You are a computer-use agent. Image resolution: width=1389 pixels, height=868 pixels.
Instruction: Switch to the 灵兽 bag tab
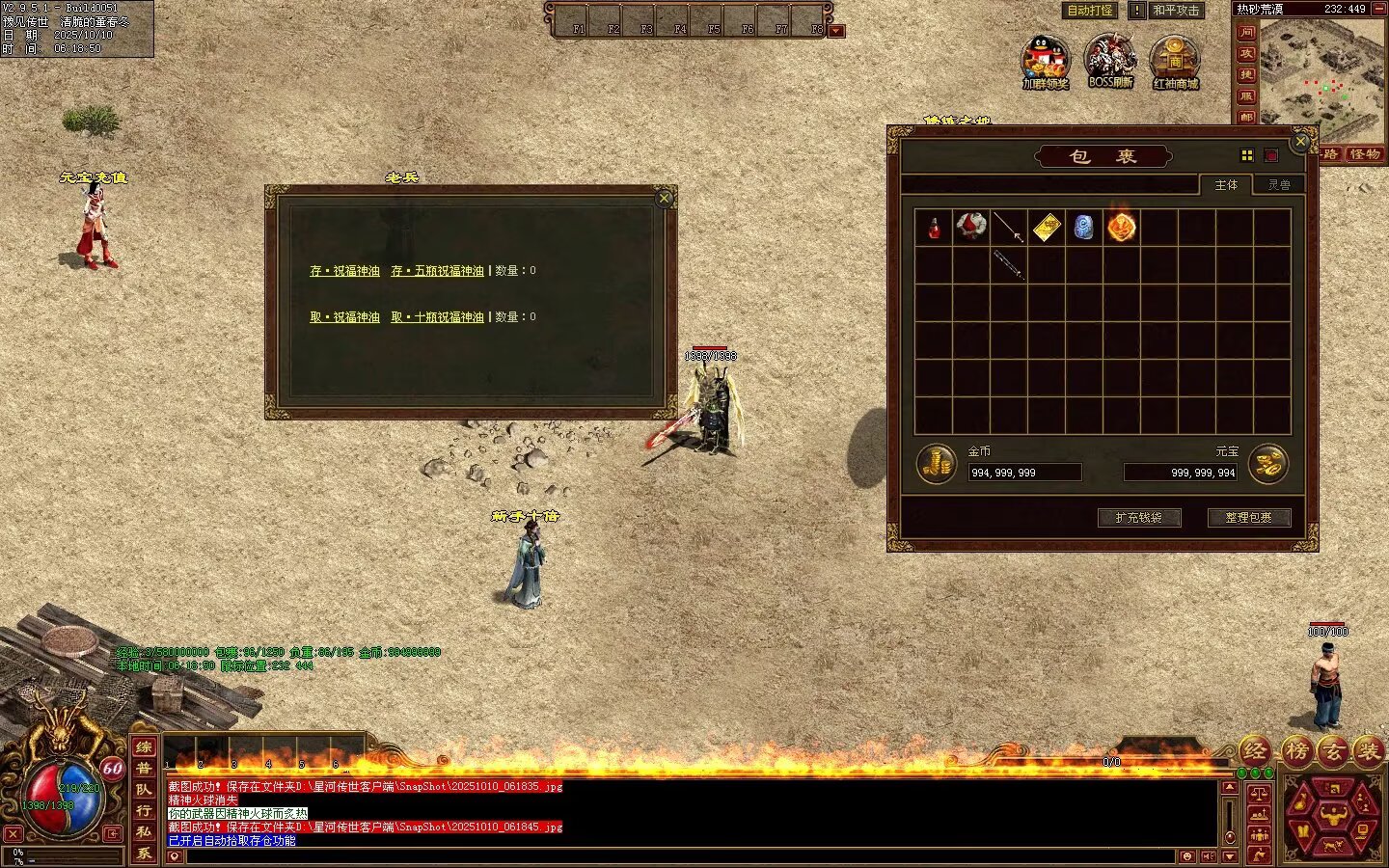1279,184
